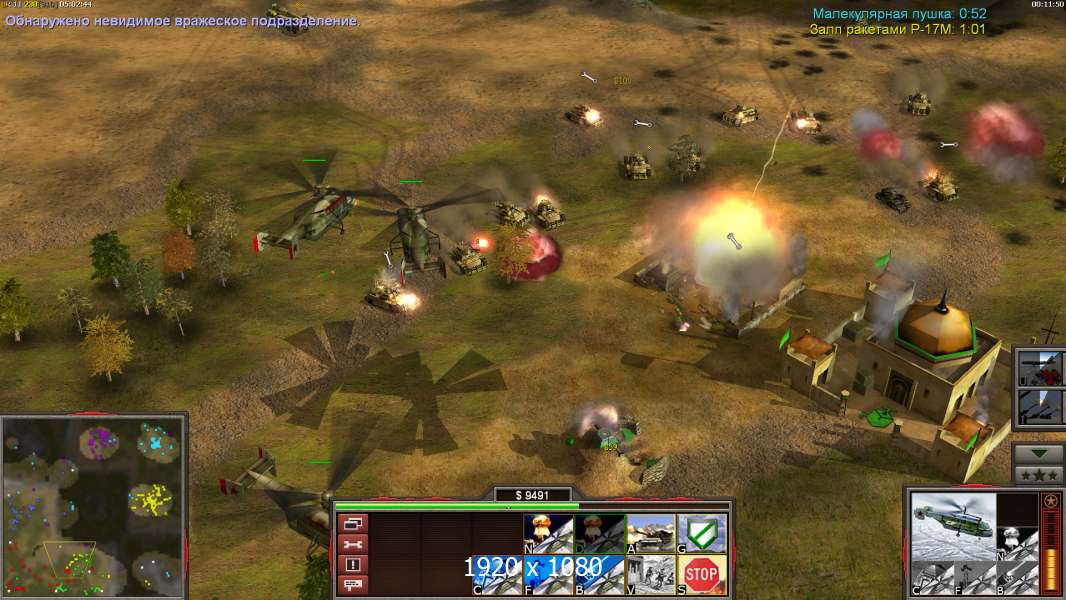1066x600 pixels.
Task: Open the exclamation mark alert button
Action: [x=353, y=564]
